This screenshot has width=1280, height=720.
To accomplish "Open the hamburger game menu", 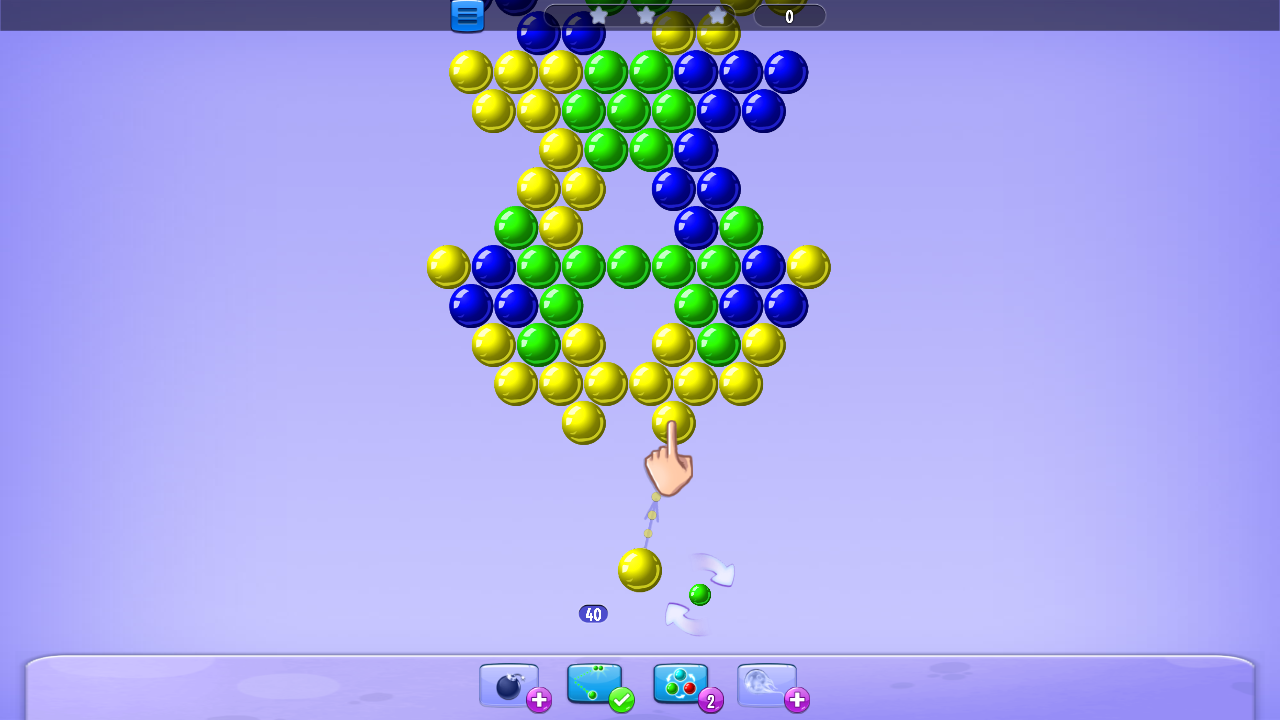I will tap(466, 16).
